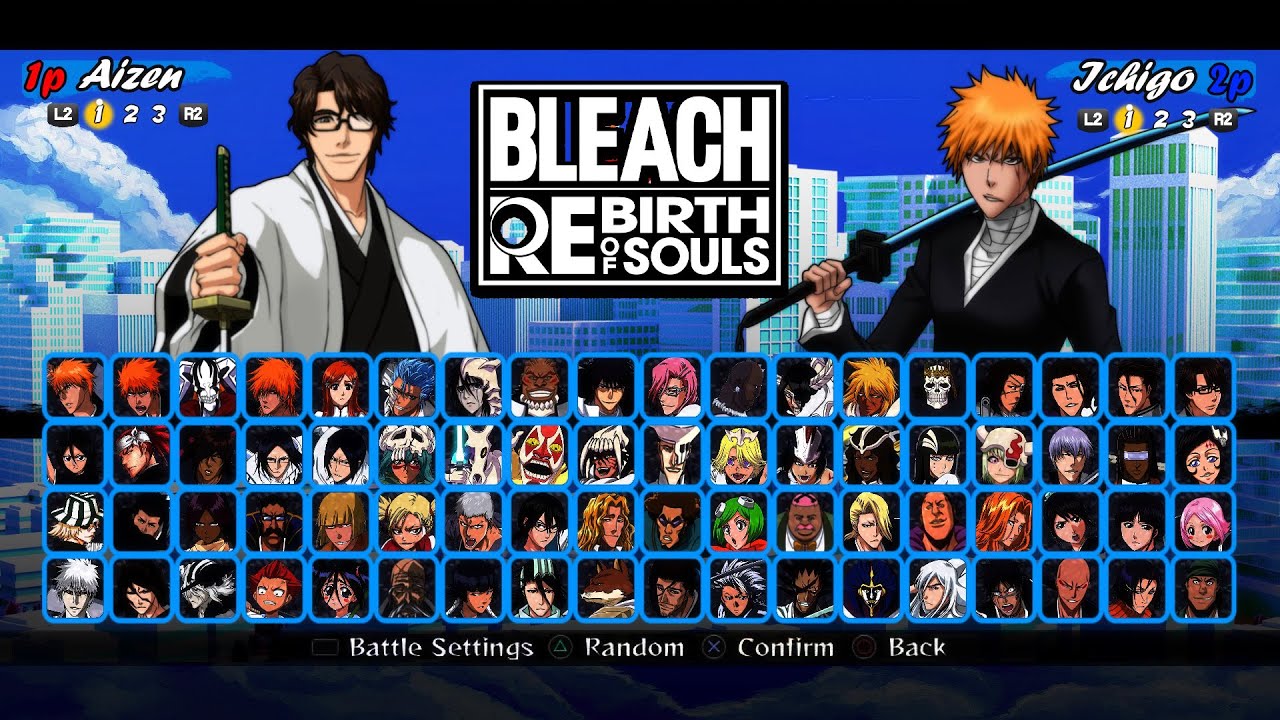Image resolution: width=1280 pixels, height=720 pixels.
Task: Click the square Battle Settings icon
Action: click(x=323, y=648)
